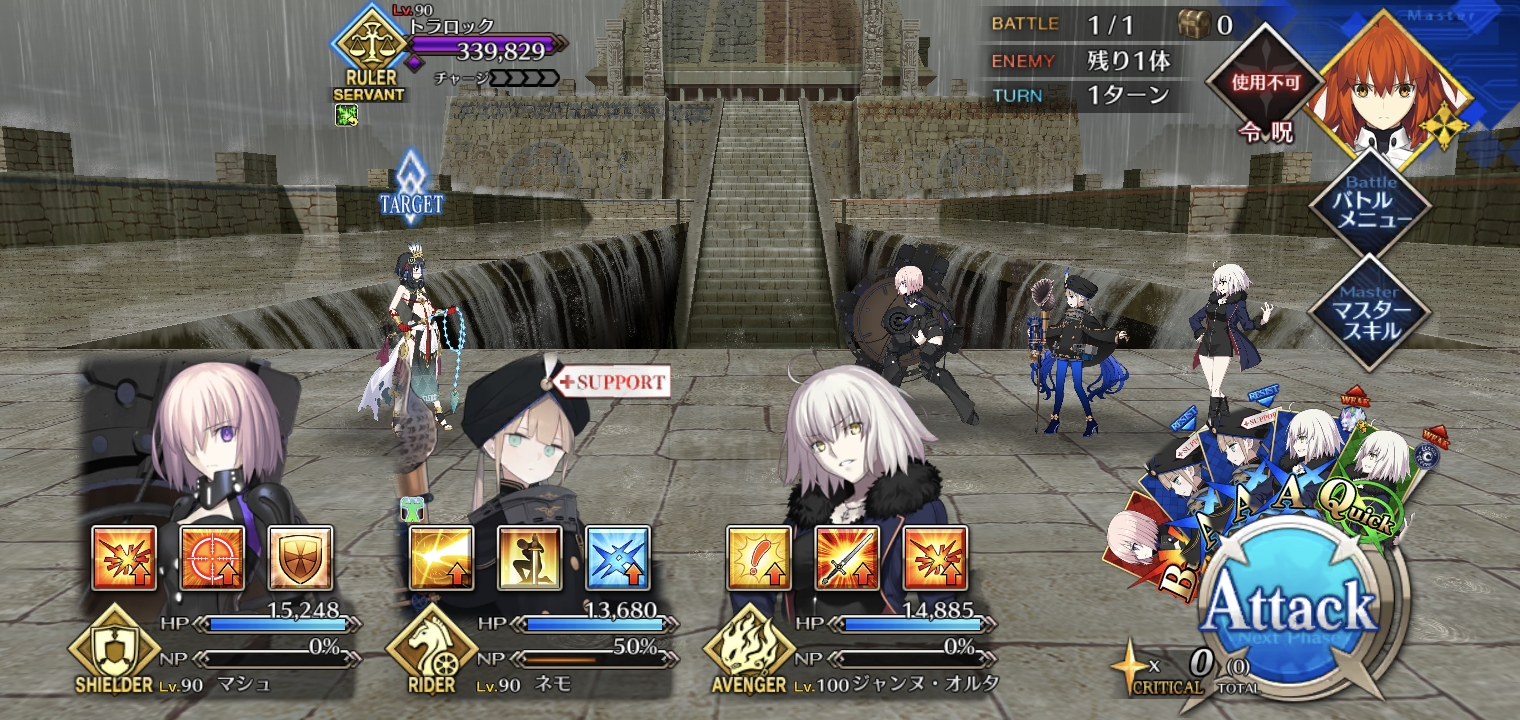The width and height of the screenshot is (1520, 720).
Task: Use Nemo's golden light-beam skill
Action: tap(442, 558)
